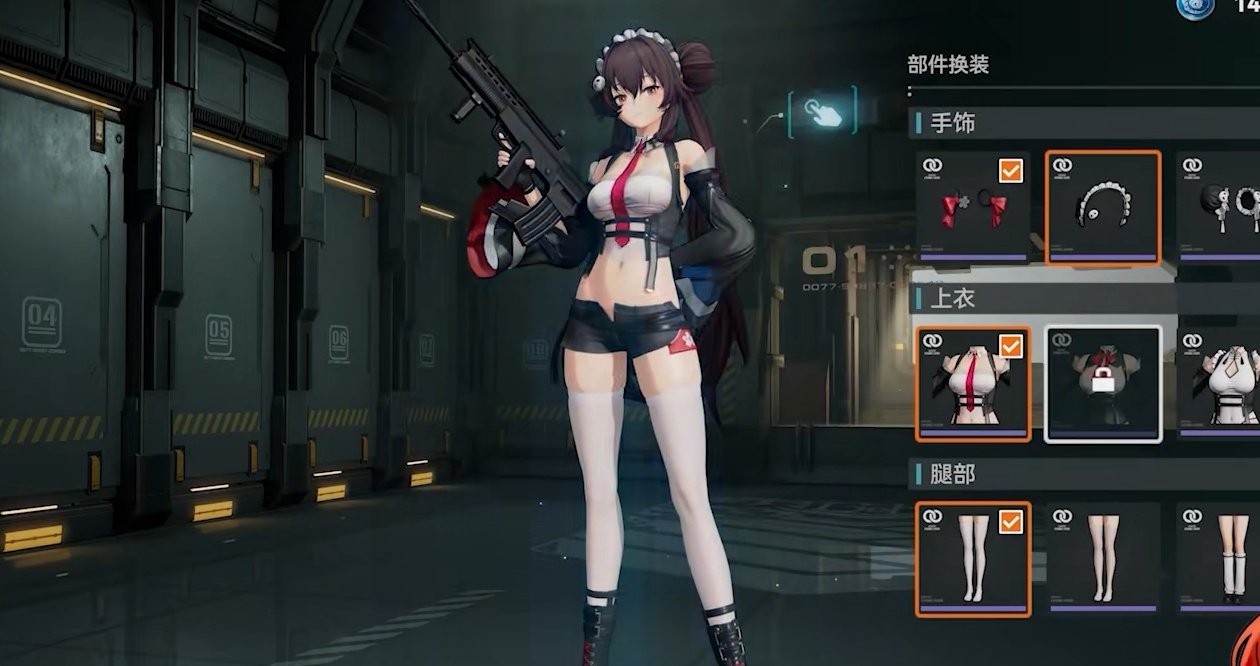Viewport: 1260px width, 666px height.
Task: Select the legs with white ankle socks
Action: (x=1220, y=558)
